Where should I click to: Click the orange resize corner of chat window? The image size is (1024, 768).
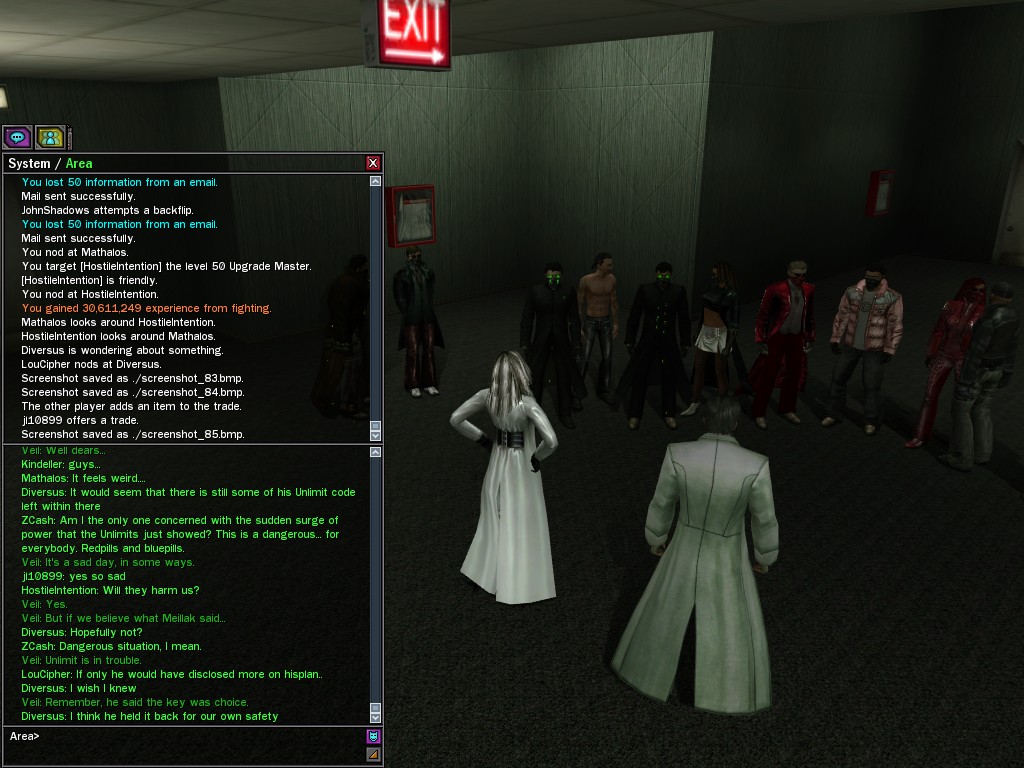click(373, 754)
